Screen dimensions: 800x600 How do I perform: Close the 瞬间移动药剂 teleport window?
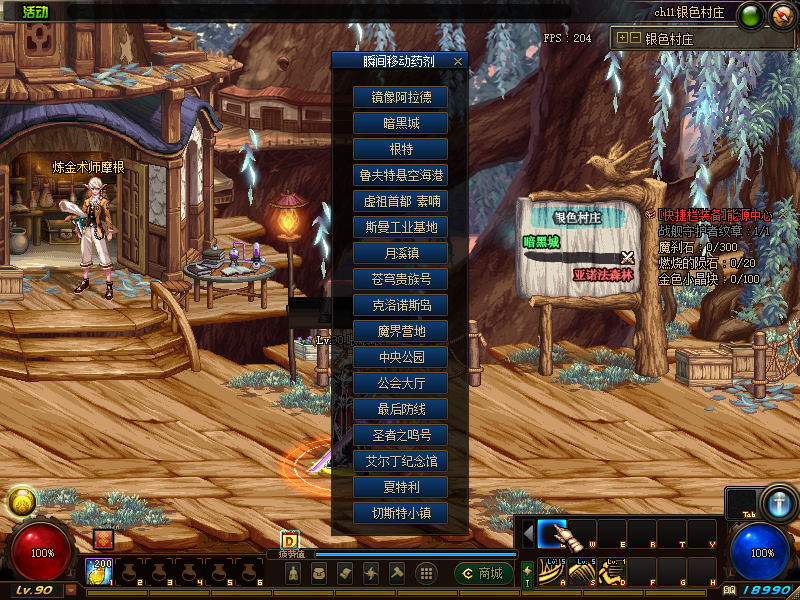[x=458, y=61]
